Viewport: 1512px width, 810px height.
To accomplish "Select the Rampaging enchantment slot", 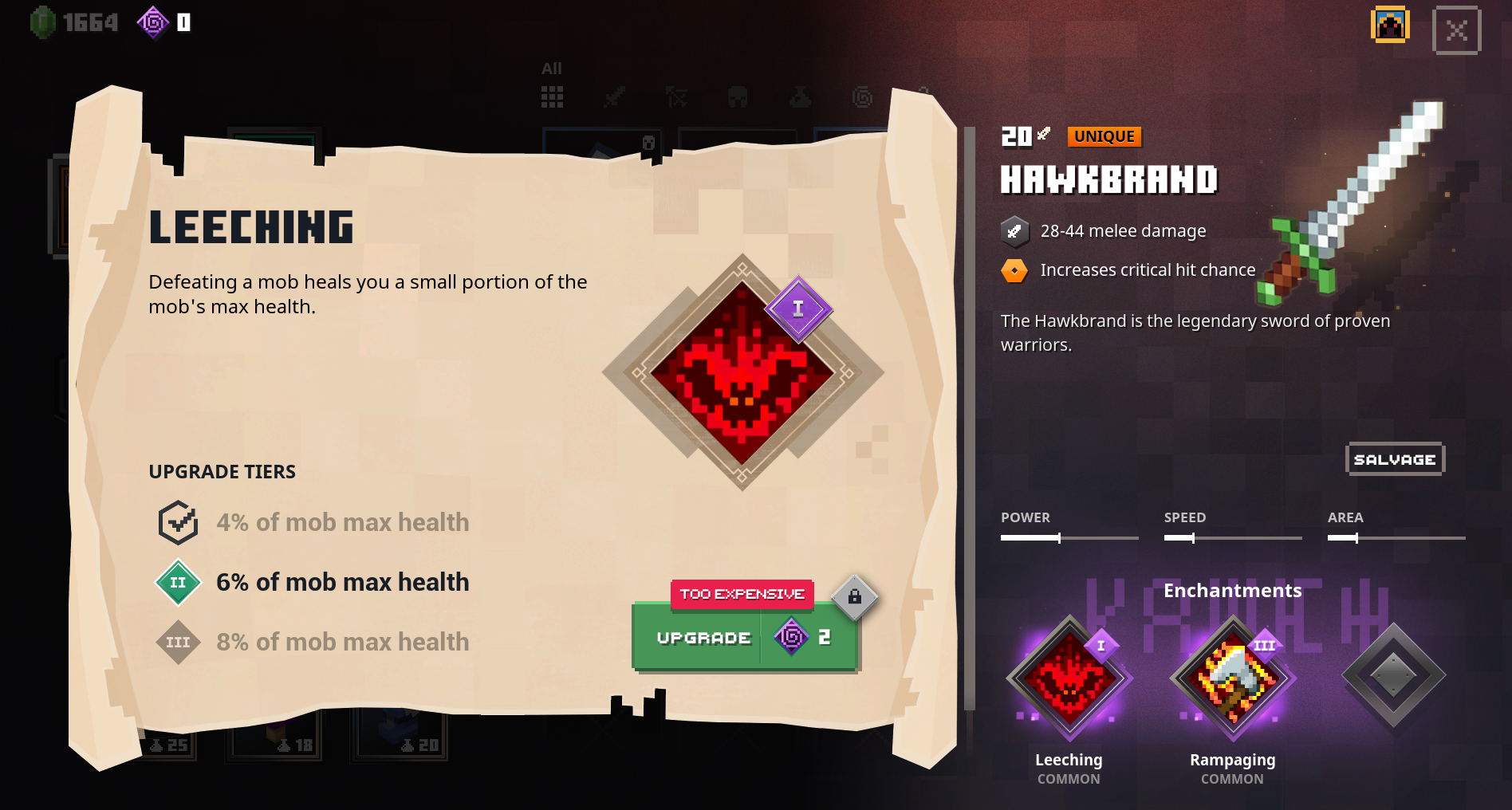I will [1232, 677].
